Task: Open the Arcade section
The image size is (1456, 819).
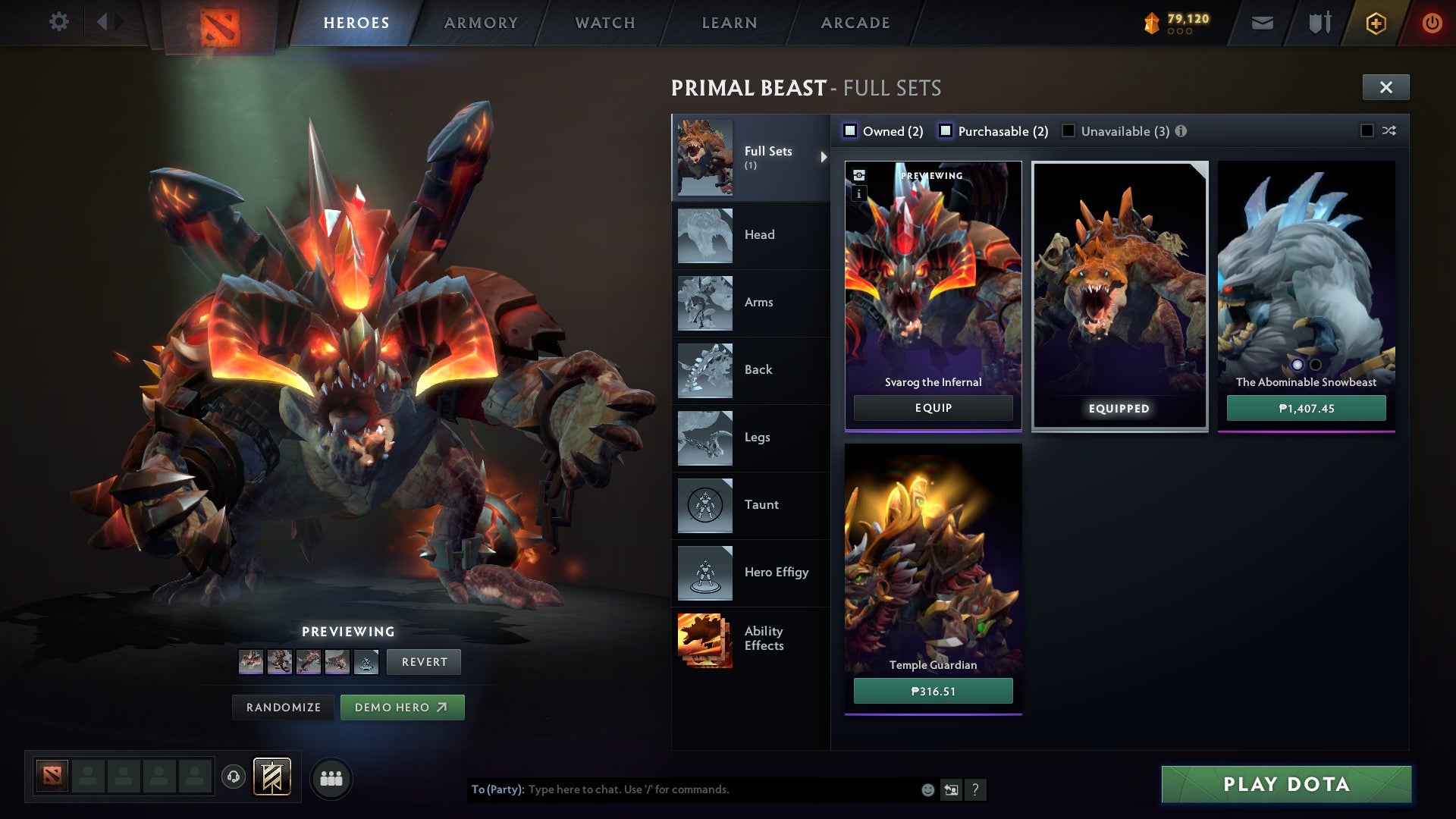Action: 855,23
